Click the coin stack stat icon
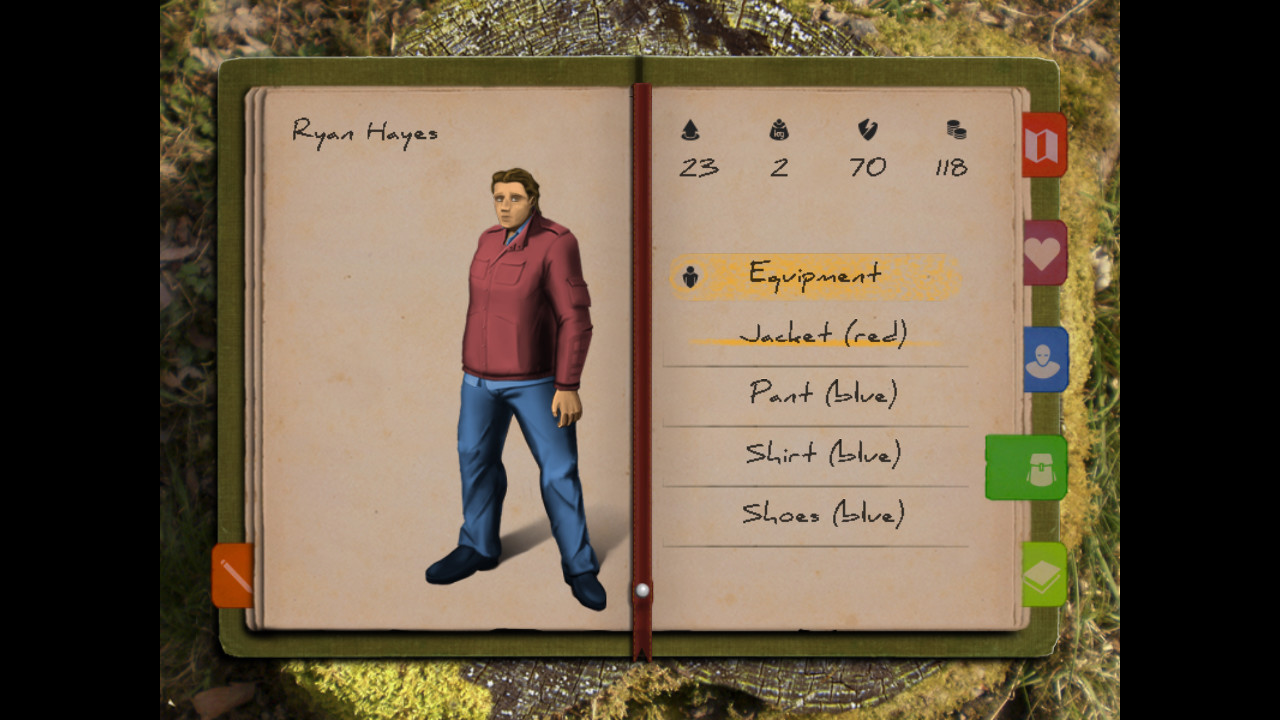Image resolution: width=1280 pixels, height=720 pixels. (x=955, y=130)
